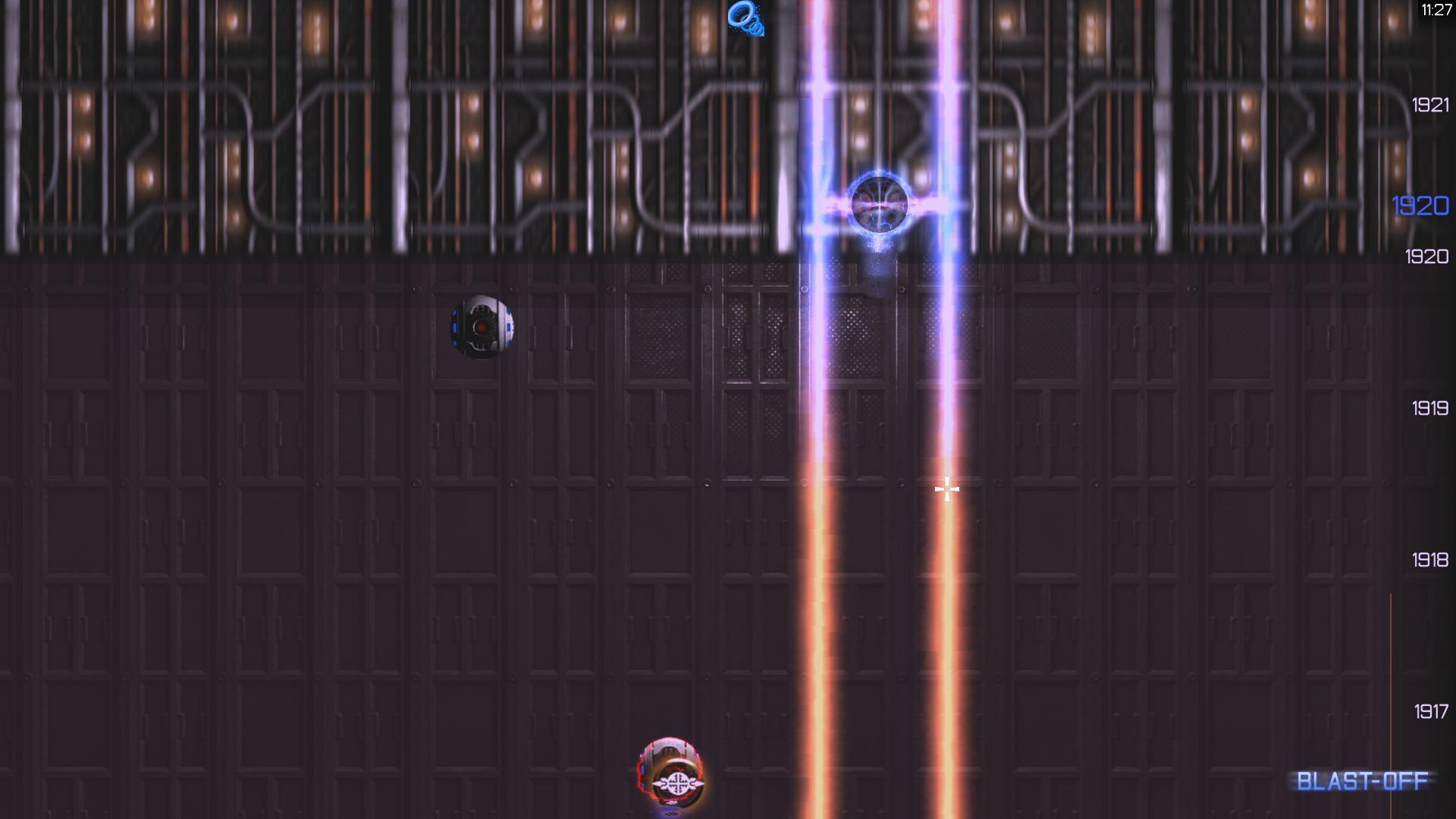Click the blue ring trail behind the power-up

(754, 27)
